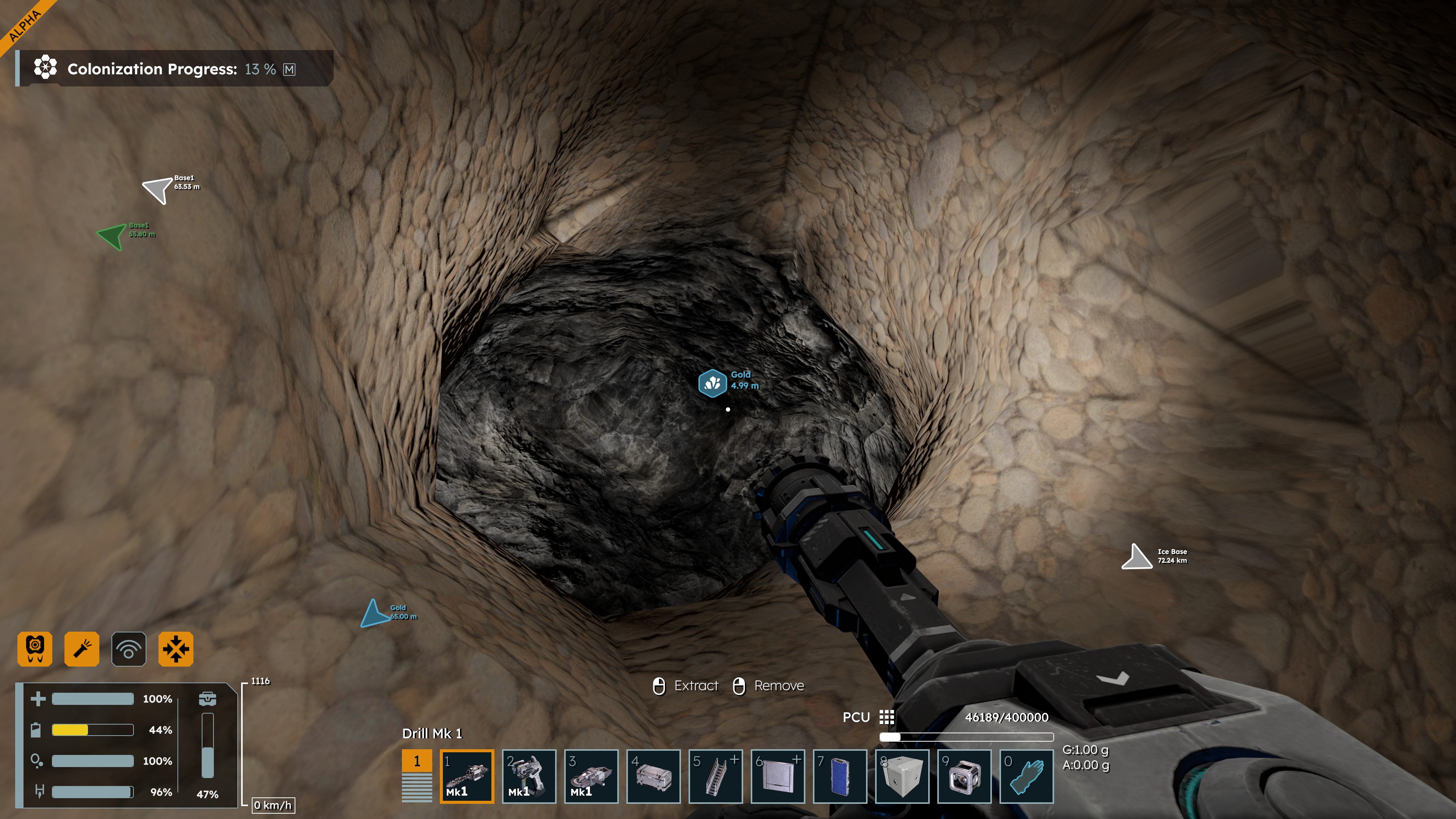Screen dimensions: 1456x819
Task: Select the welder Mk1 slot
Action: [x=529, y=776]
